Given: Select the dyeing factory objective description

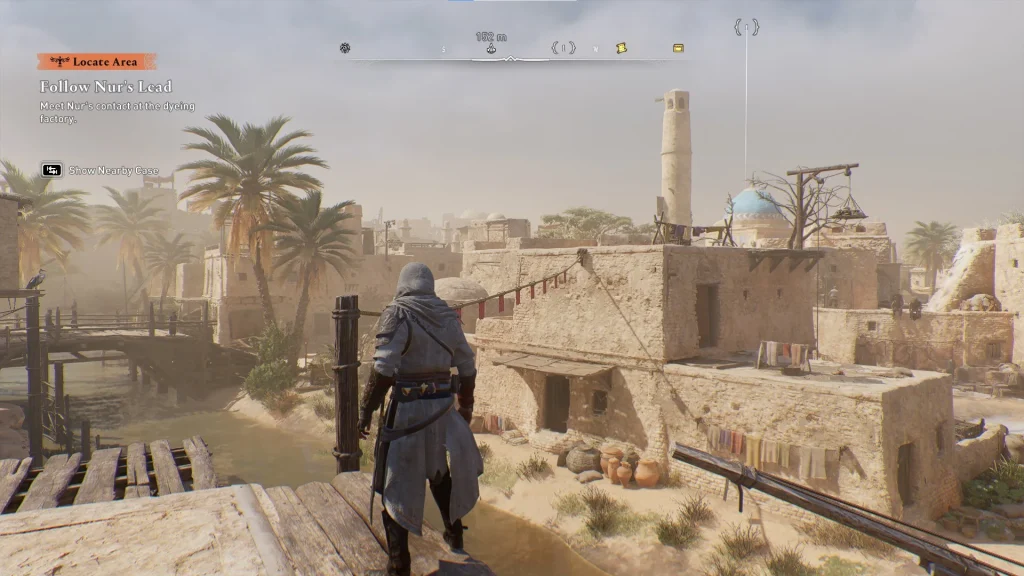Looking at the screenshot, I should (117, 112).
